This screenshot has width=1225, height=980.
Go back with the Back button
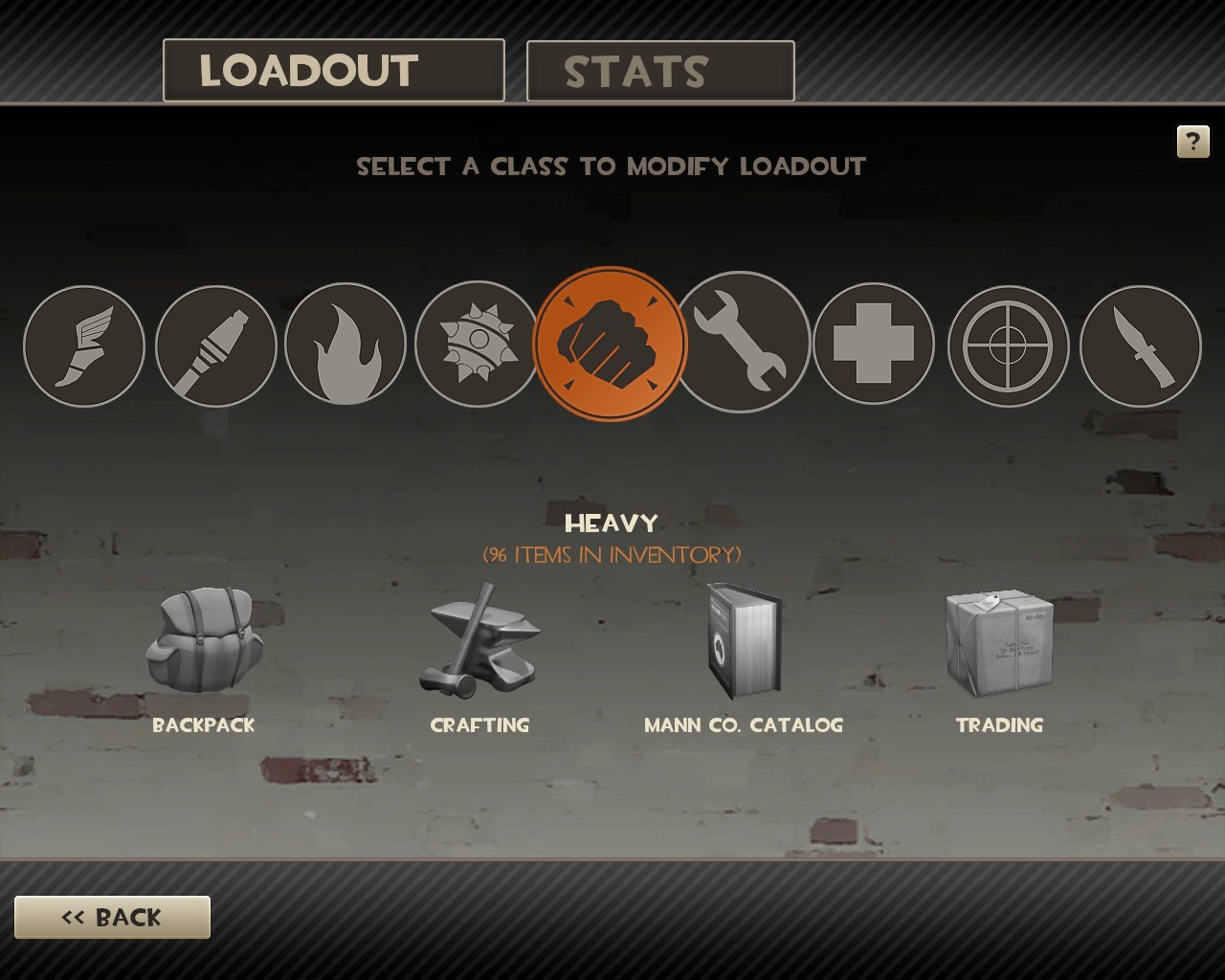[112, 918]
